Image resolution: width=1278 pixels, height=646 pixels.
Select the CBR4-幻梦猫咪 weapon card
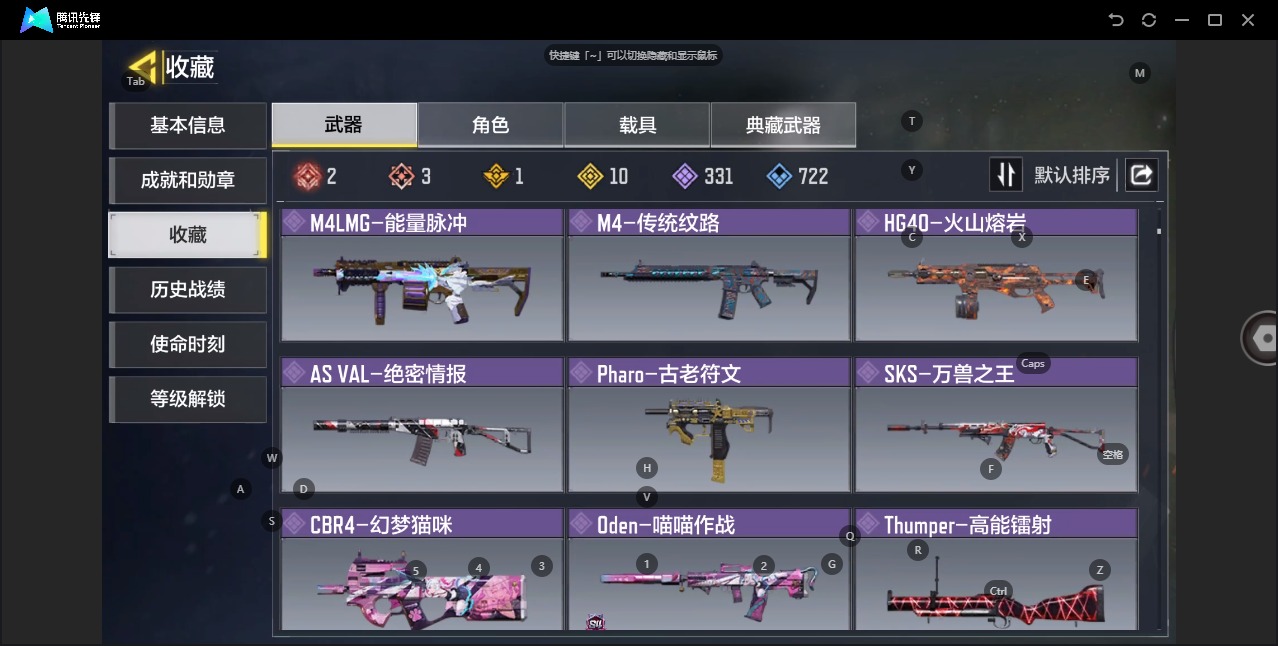click(422, 572)
